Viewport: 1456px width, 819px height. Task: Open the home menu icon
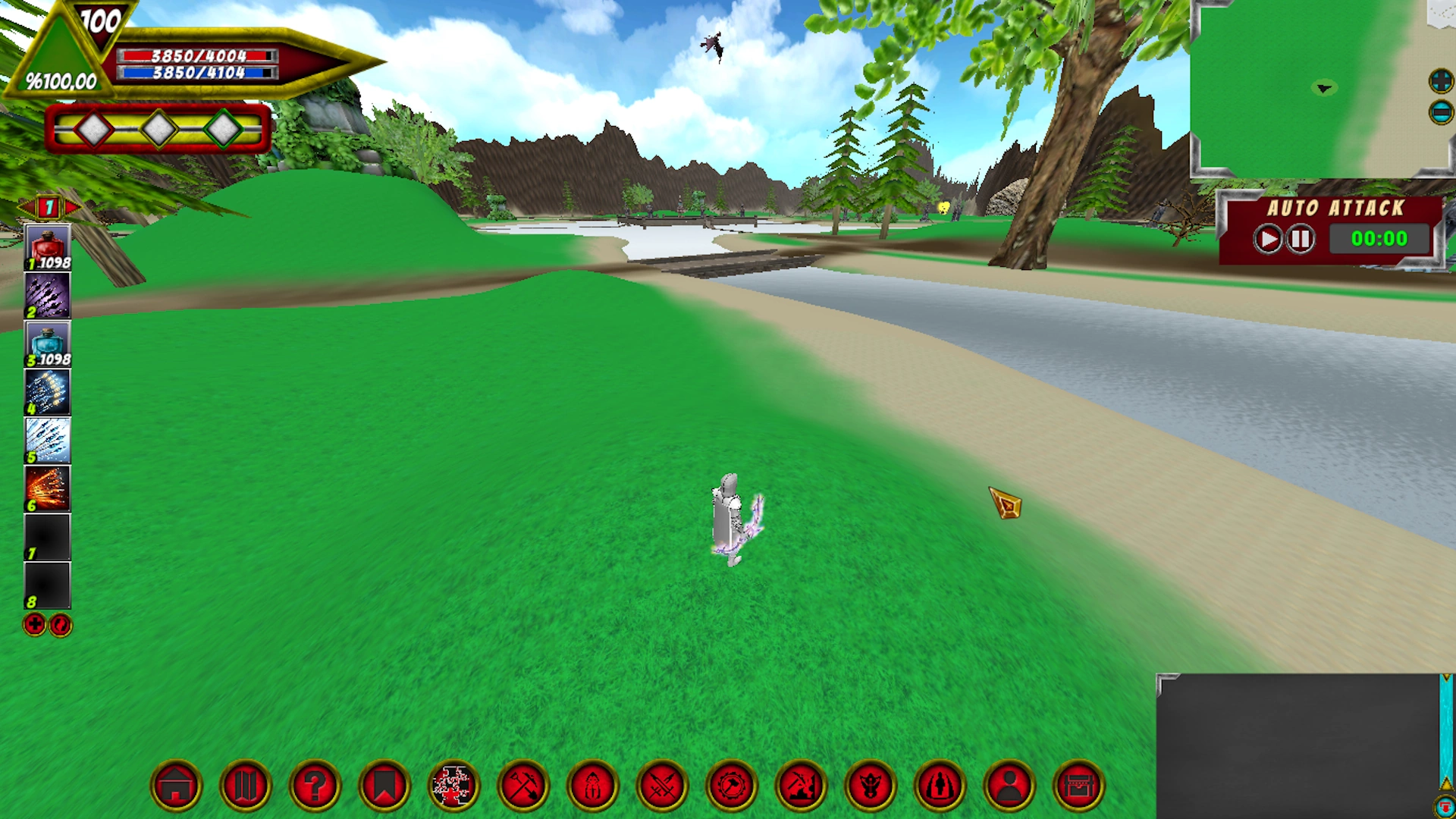click(177, 786)
